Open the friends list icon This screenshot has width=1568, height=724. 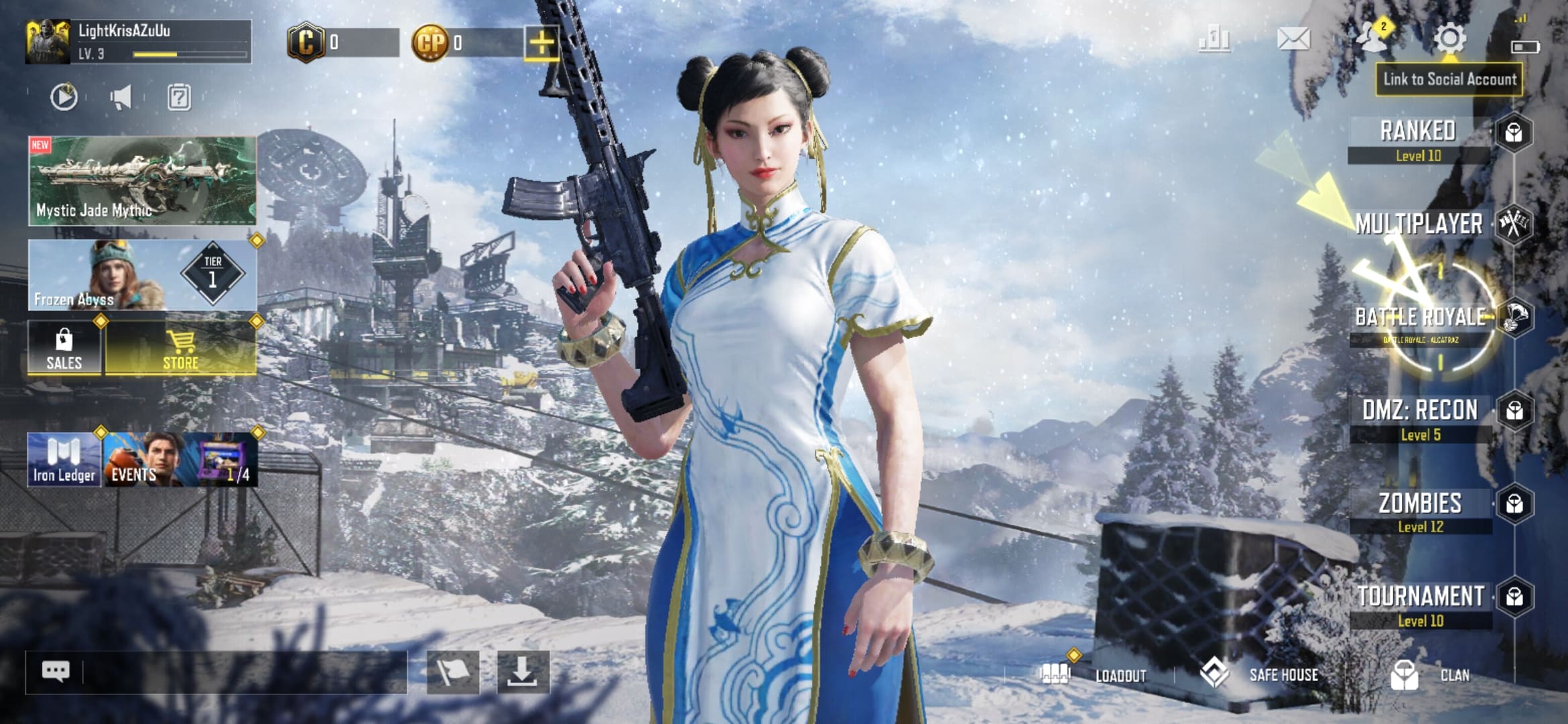click(x=1372, y=38)
